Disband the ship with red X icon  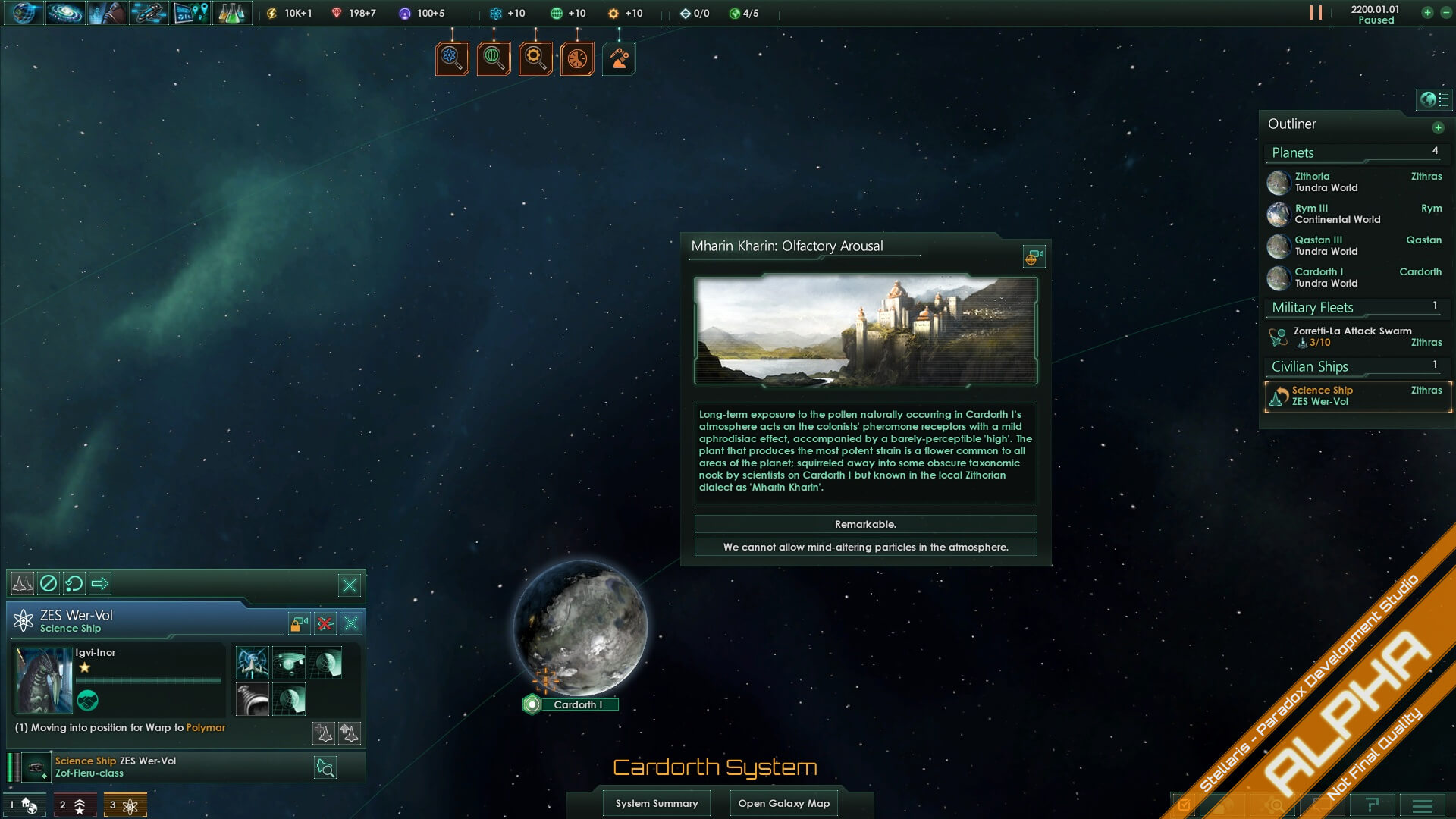click(x=325, y=623)
